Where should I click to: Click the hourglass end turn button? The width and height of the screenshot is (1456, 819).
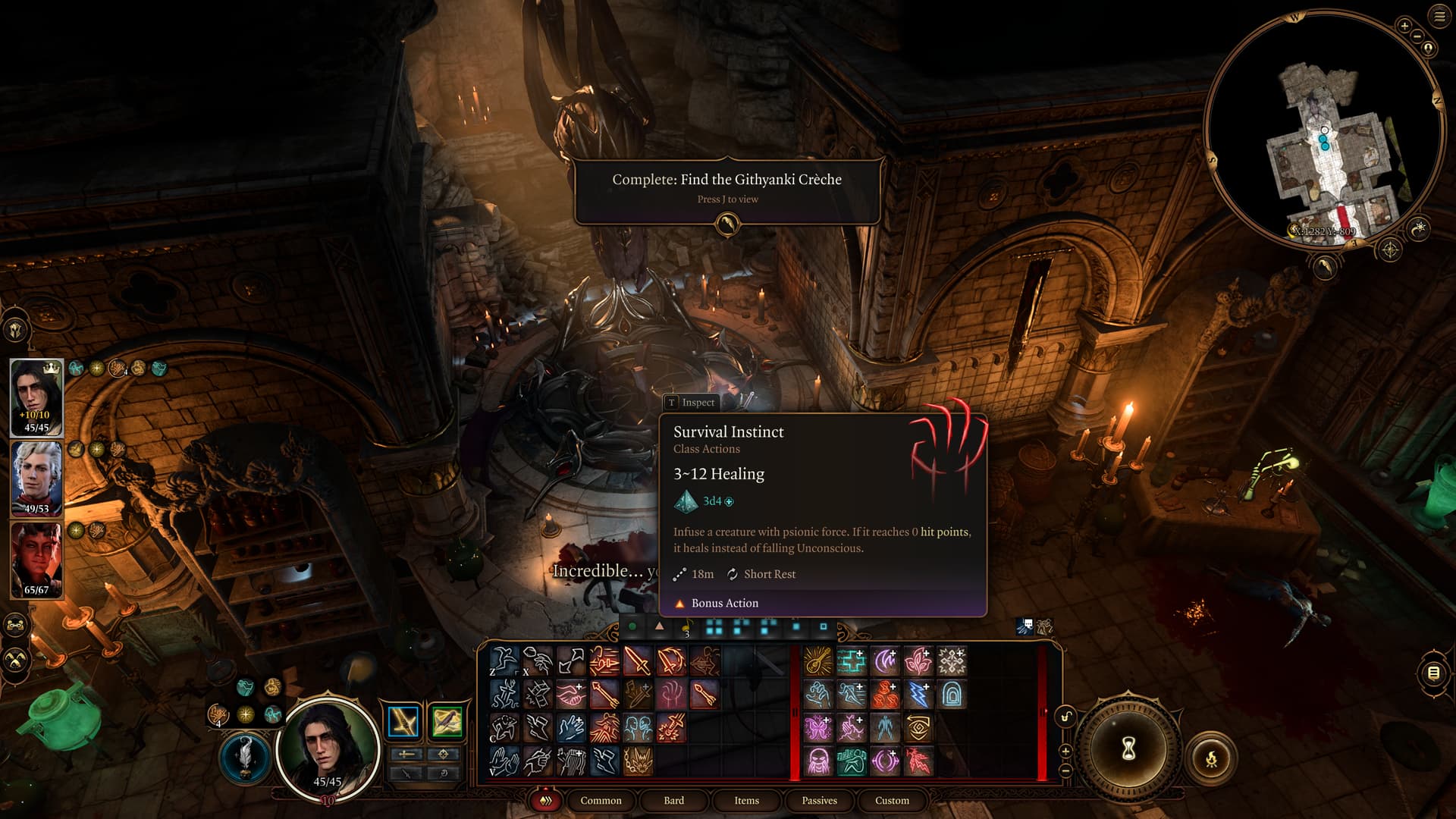(x=1128, y=749)
